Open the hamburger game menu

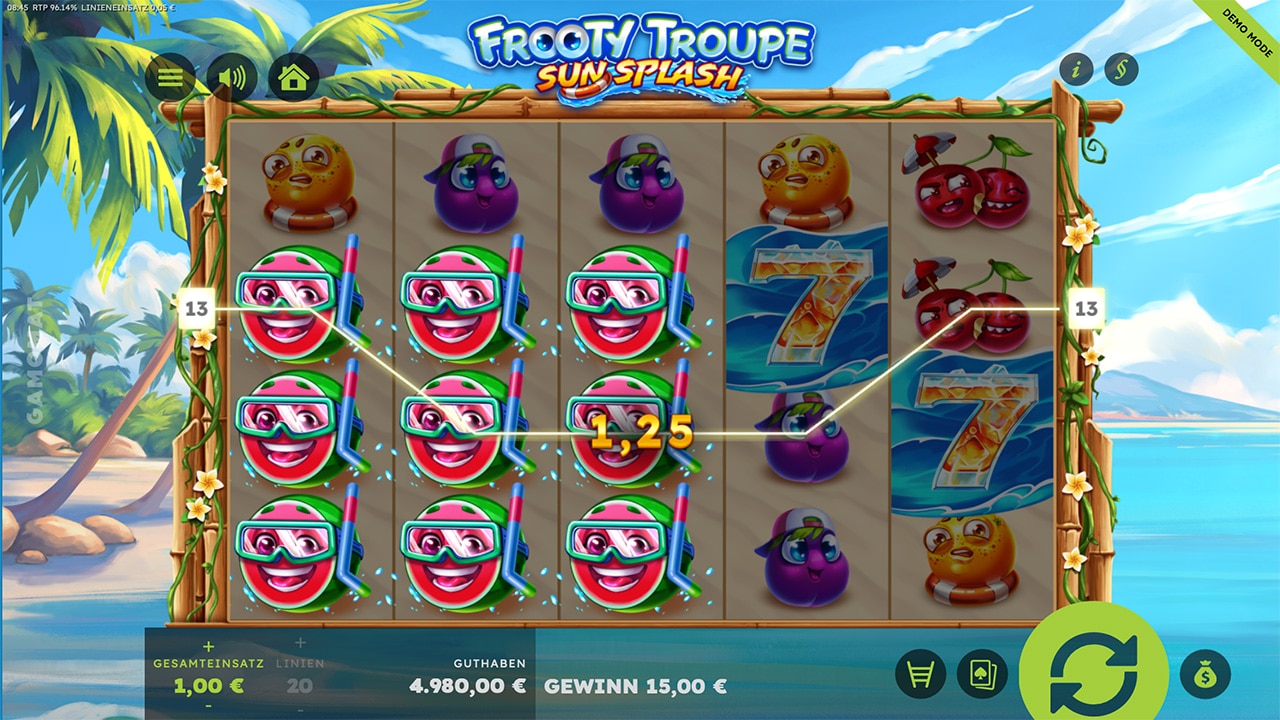170,77
